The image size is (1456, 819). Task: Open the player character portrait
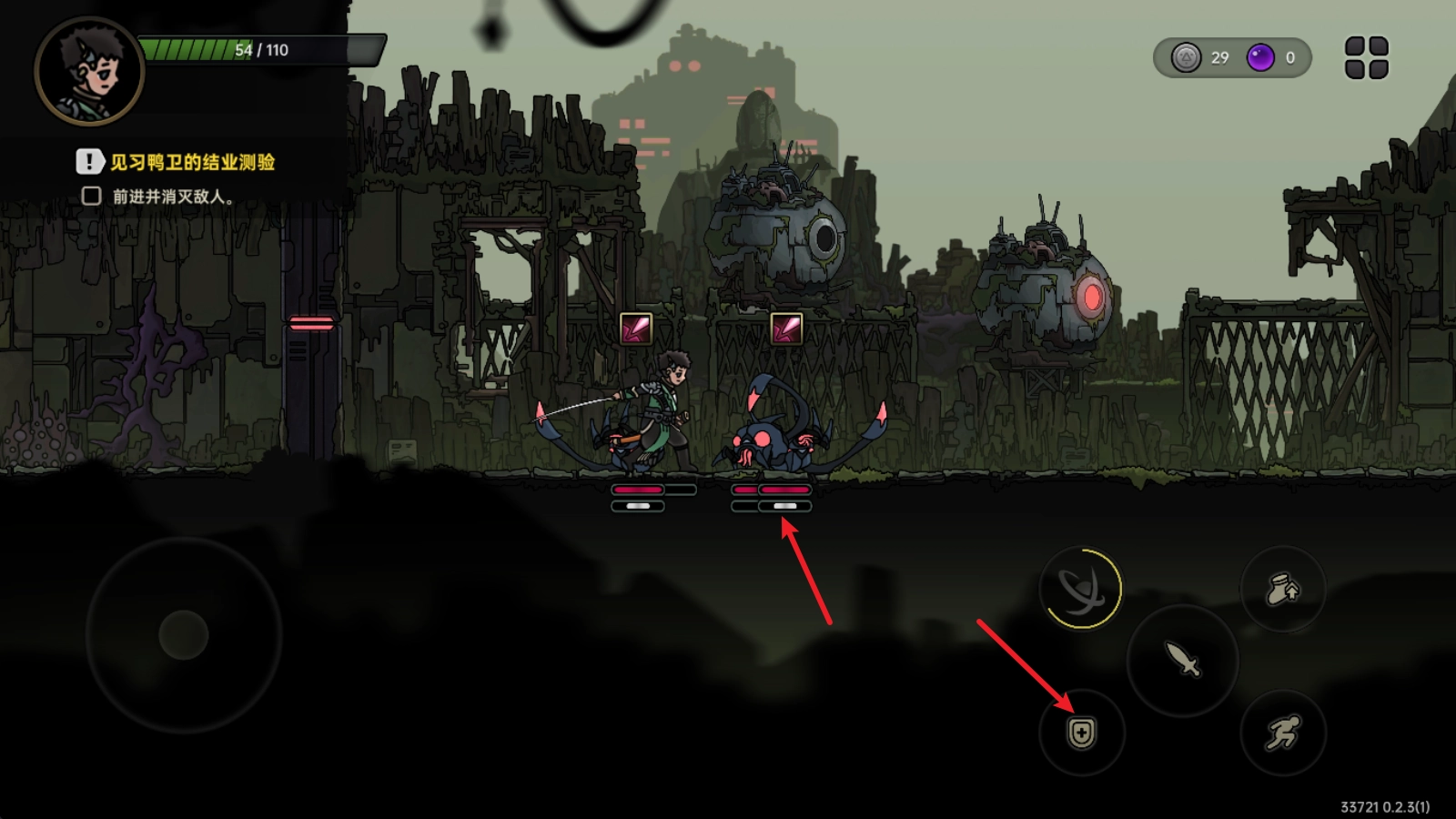click(89, 71)
